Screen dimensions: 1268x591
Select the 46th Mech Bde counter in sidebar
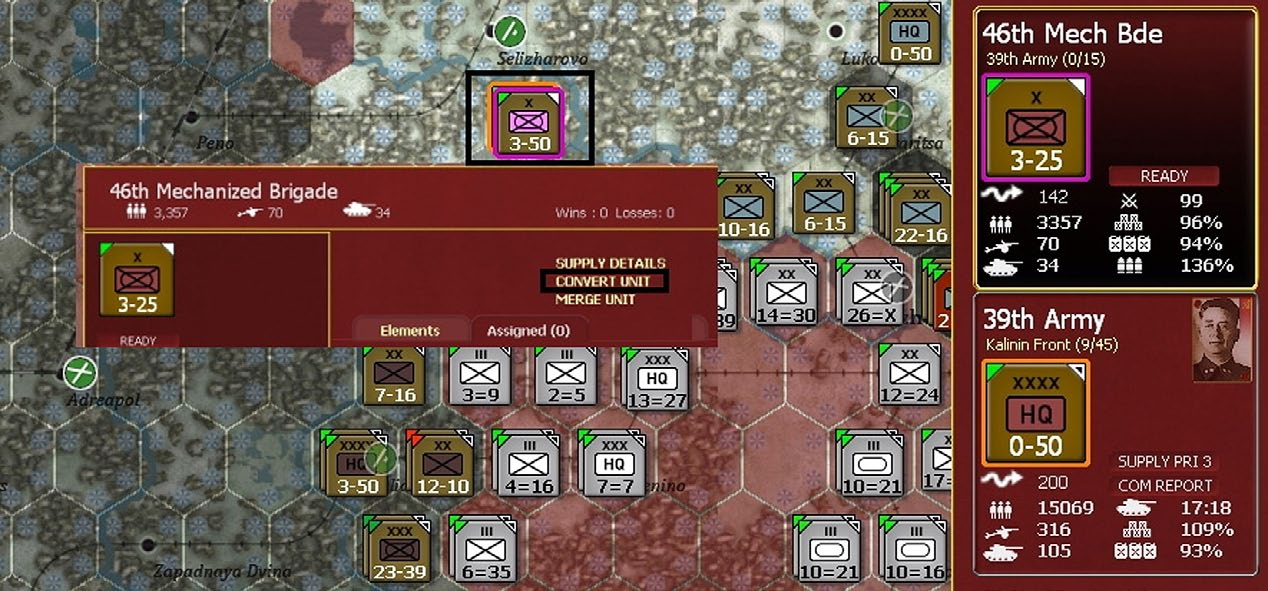1035,127
